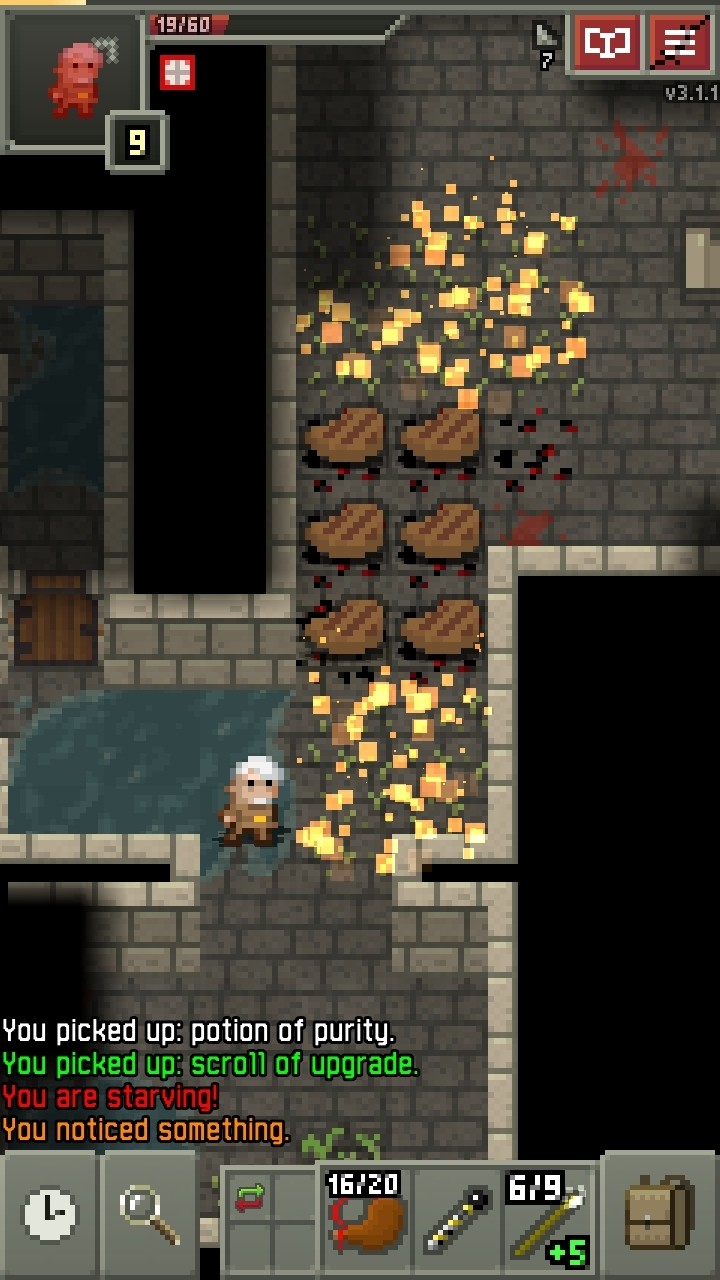
Task: Open the backpack inventory
Action: click(659, 1213)
